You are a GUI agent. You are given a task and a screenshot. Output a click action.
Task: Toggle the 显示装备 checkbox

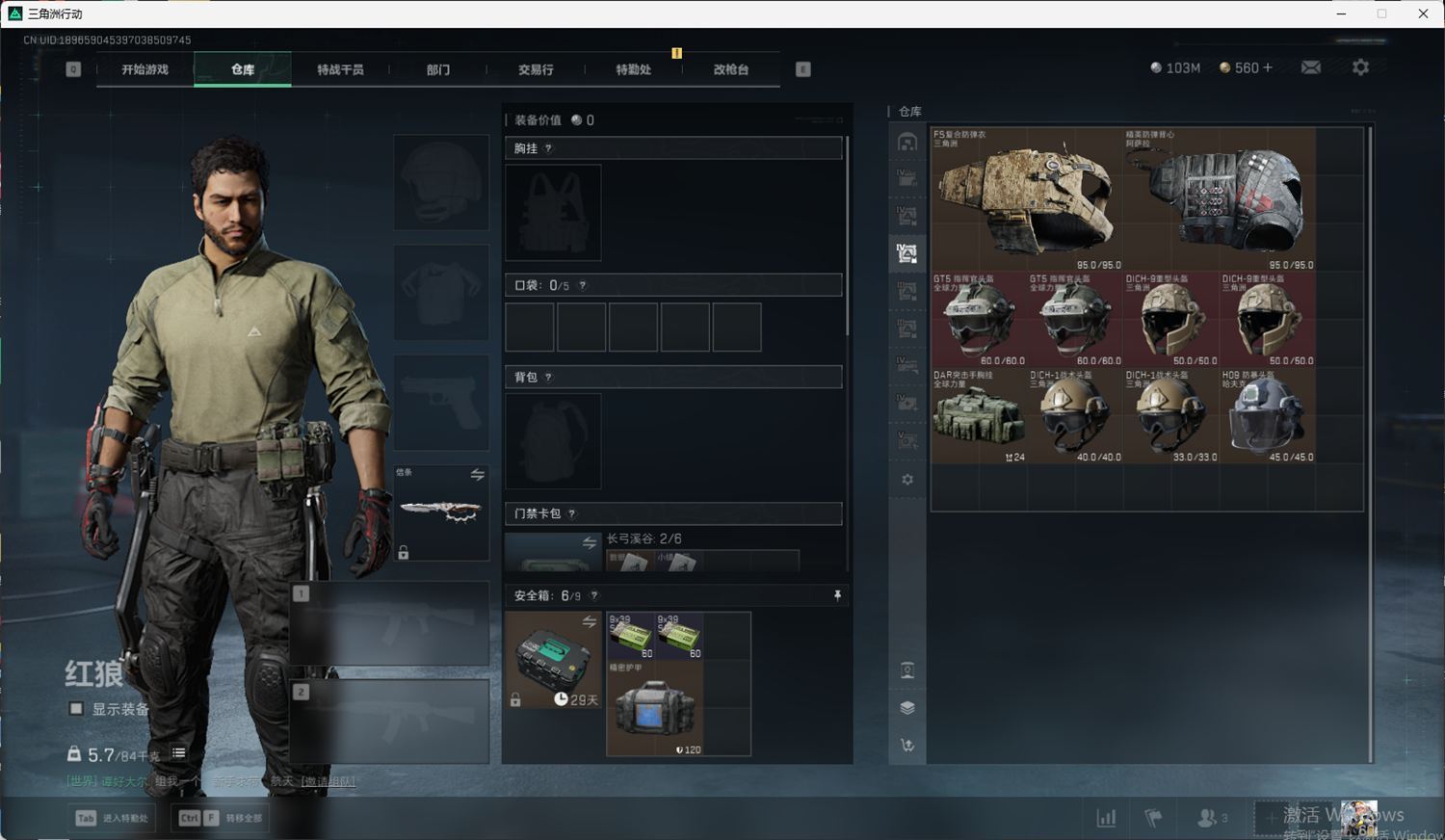[x=76, y=709]
